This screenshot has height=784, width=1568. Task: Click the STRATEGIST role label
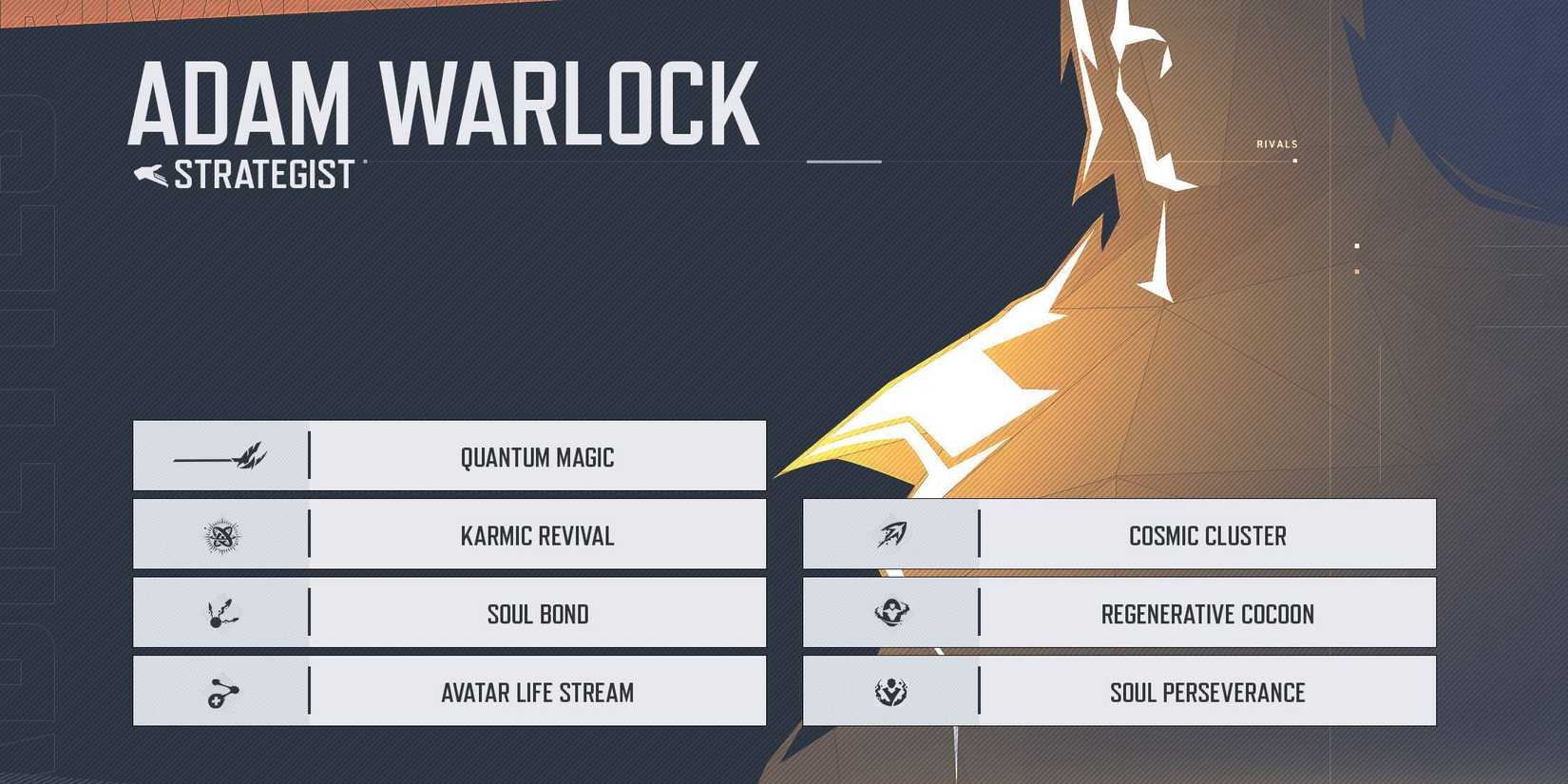click(264, 174)
